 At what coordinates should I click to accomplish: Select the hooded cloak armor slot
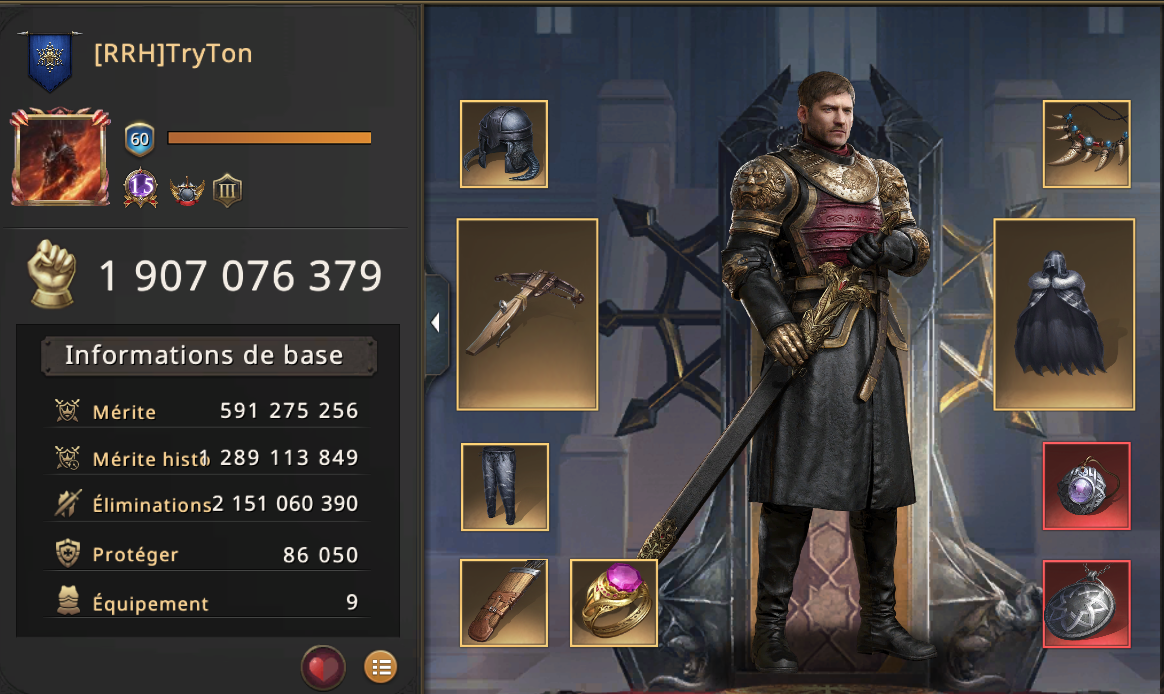(x=1064, y=314)
